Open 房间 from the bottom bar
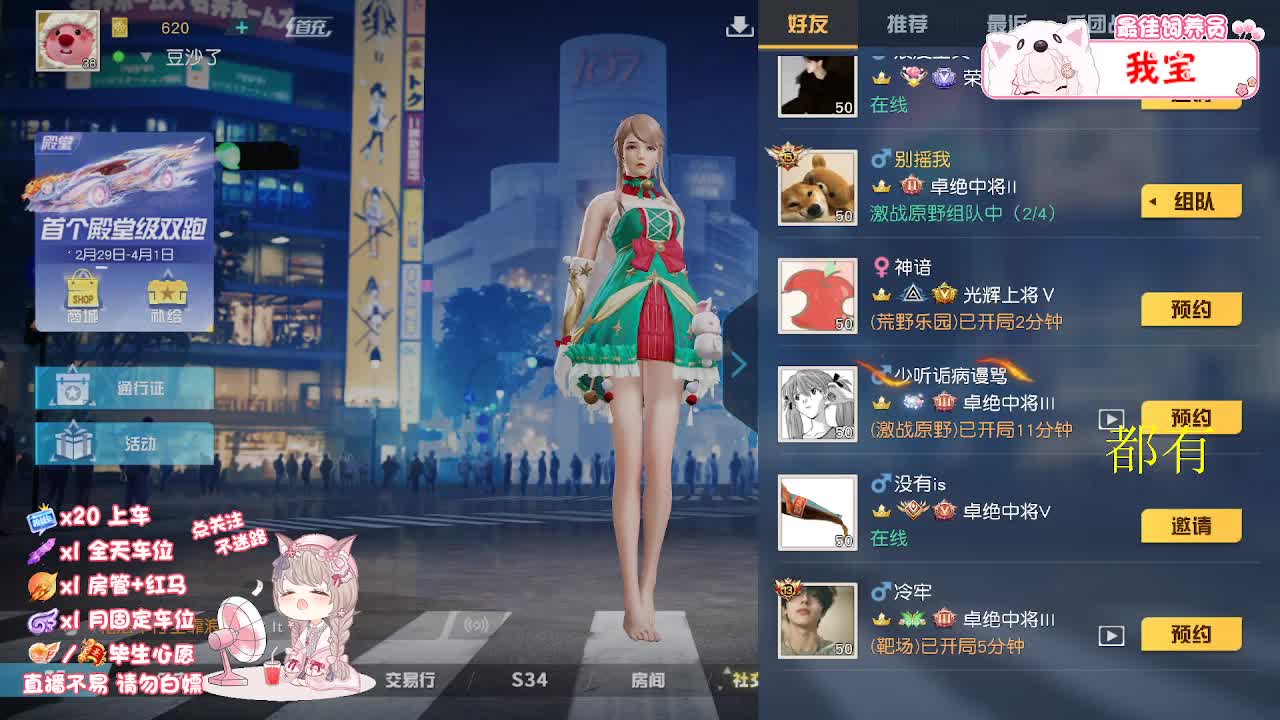Image resolution: width=1280 pixels, height=720 pixels. coord(650,679)
